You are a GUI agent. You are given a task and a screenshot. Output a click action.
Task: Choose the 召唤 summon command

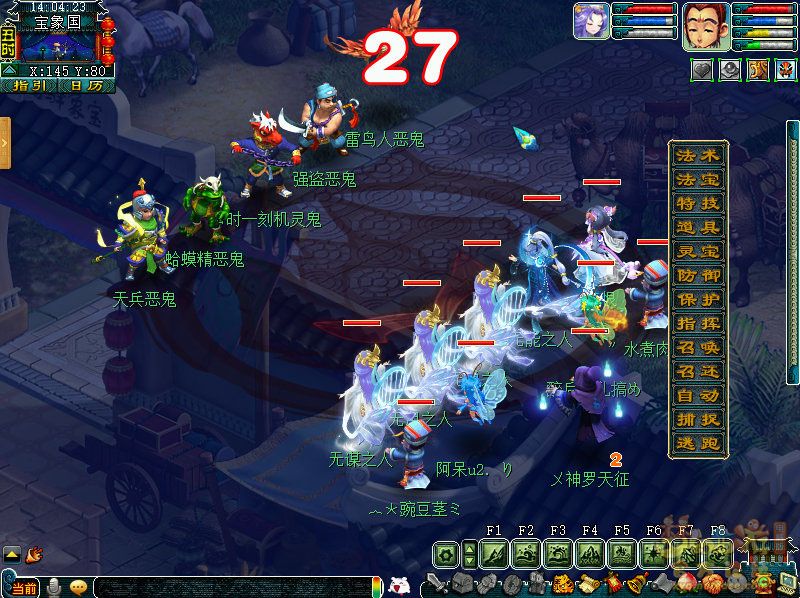[x=698, y=347]
